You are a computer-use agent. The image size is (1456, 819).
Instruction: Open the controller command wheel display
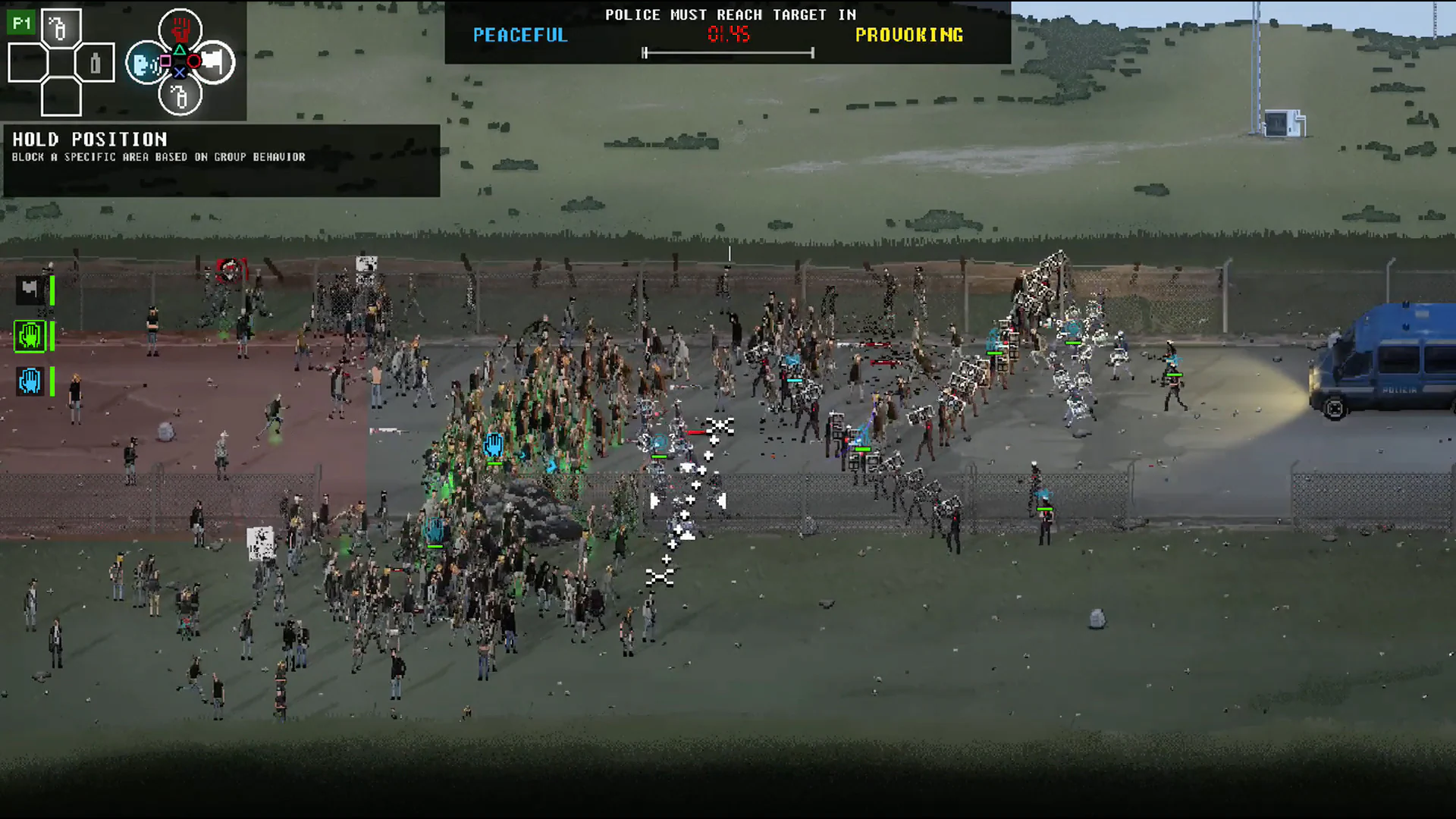[x=180, y=64]
